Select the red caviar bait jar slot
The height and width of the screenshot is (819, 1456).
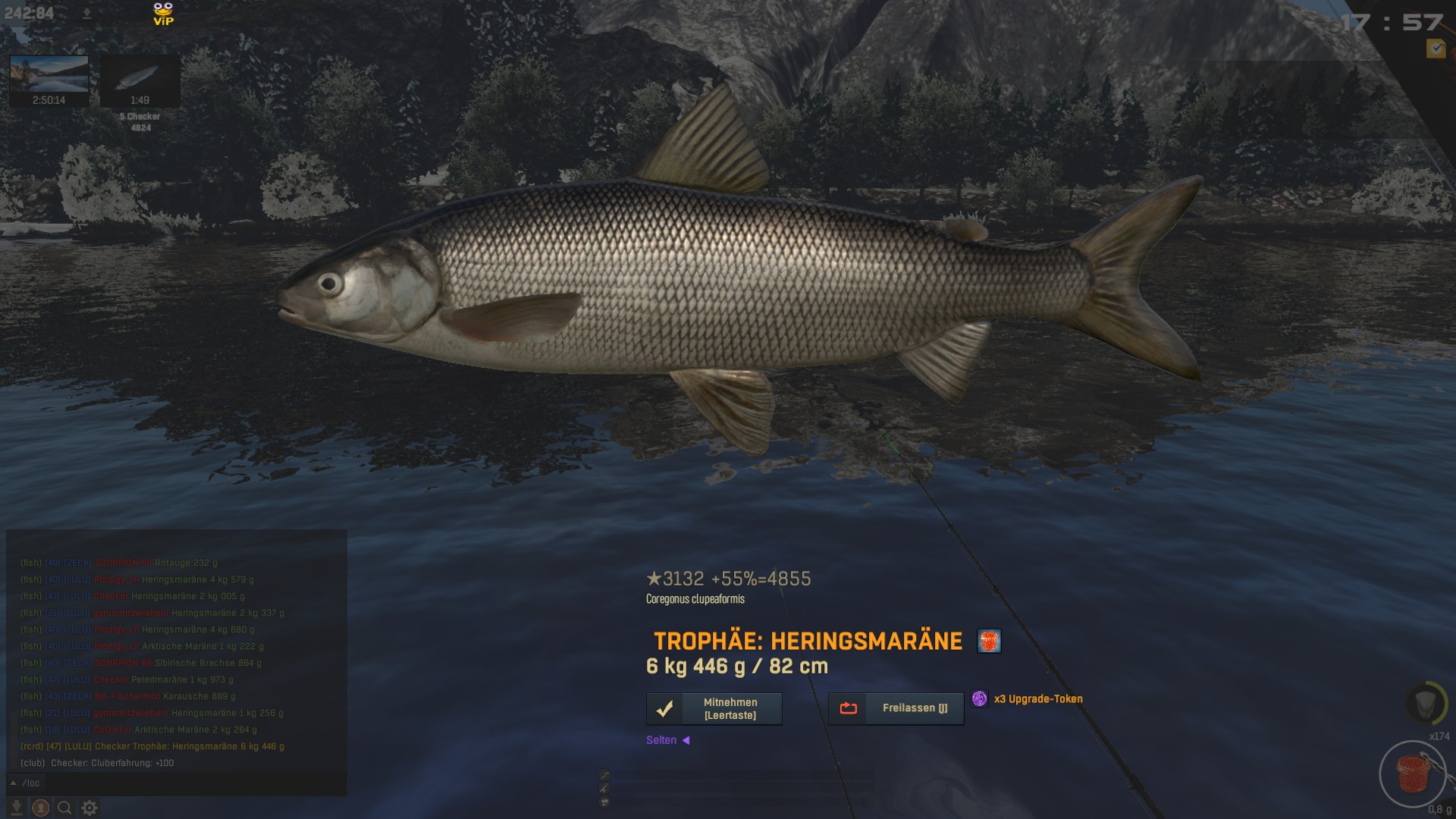pyautogui.click(x=1413, y=774)
